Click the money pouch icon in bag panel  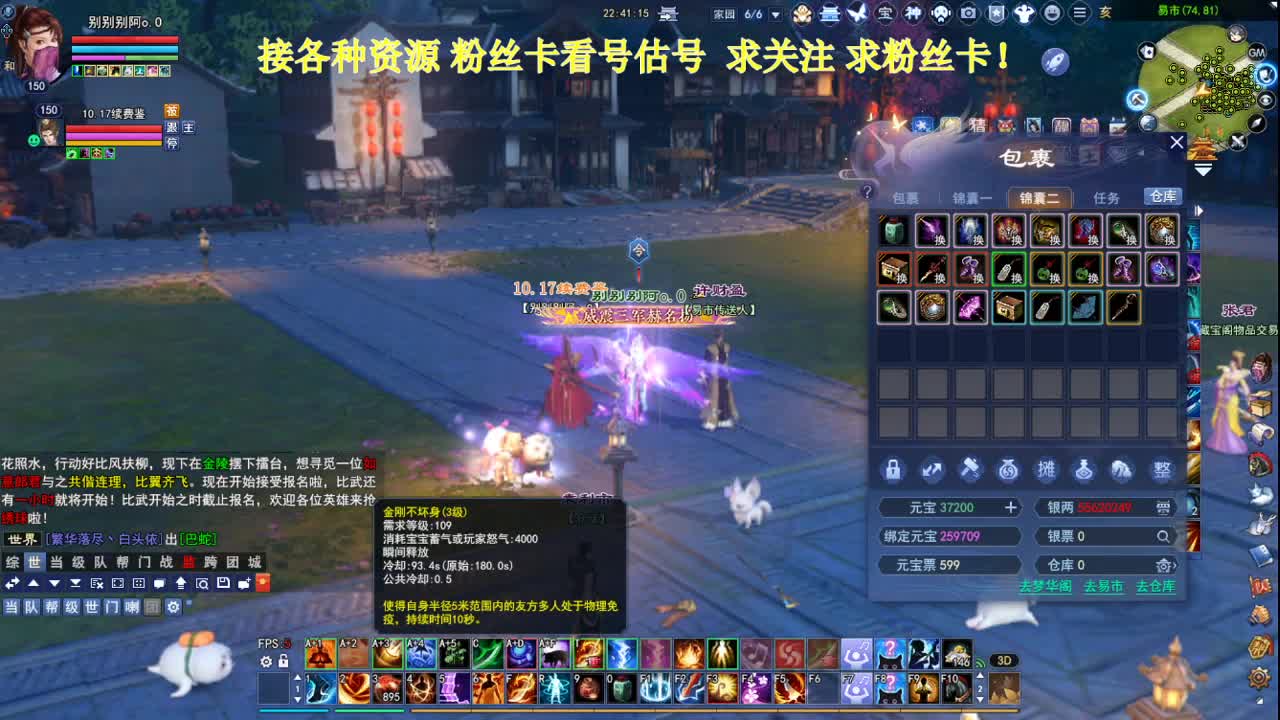point(1009,470)
